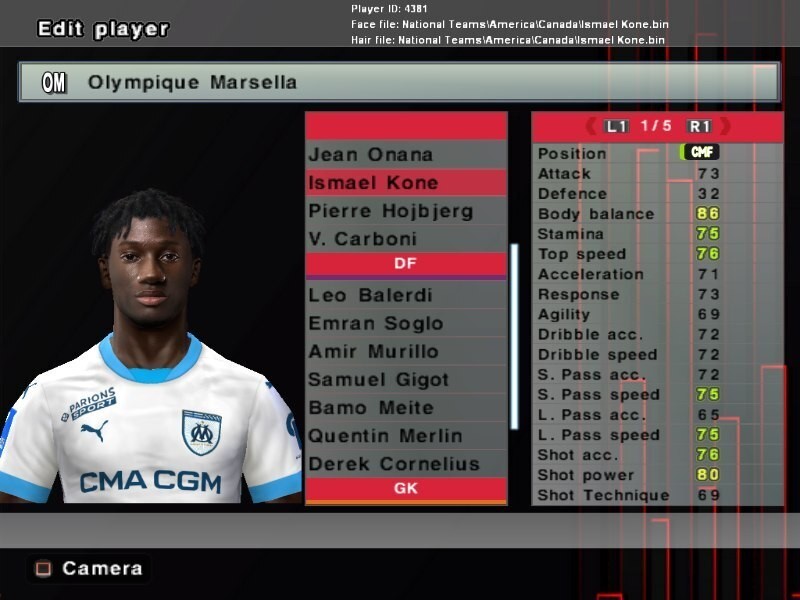Click the Attack stat row
This screenshot has height=600, width=800.
[x=656, y=173]
